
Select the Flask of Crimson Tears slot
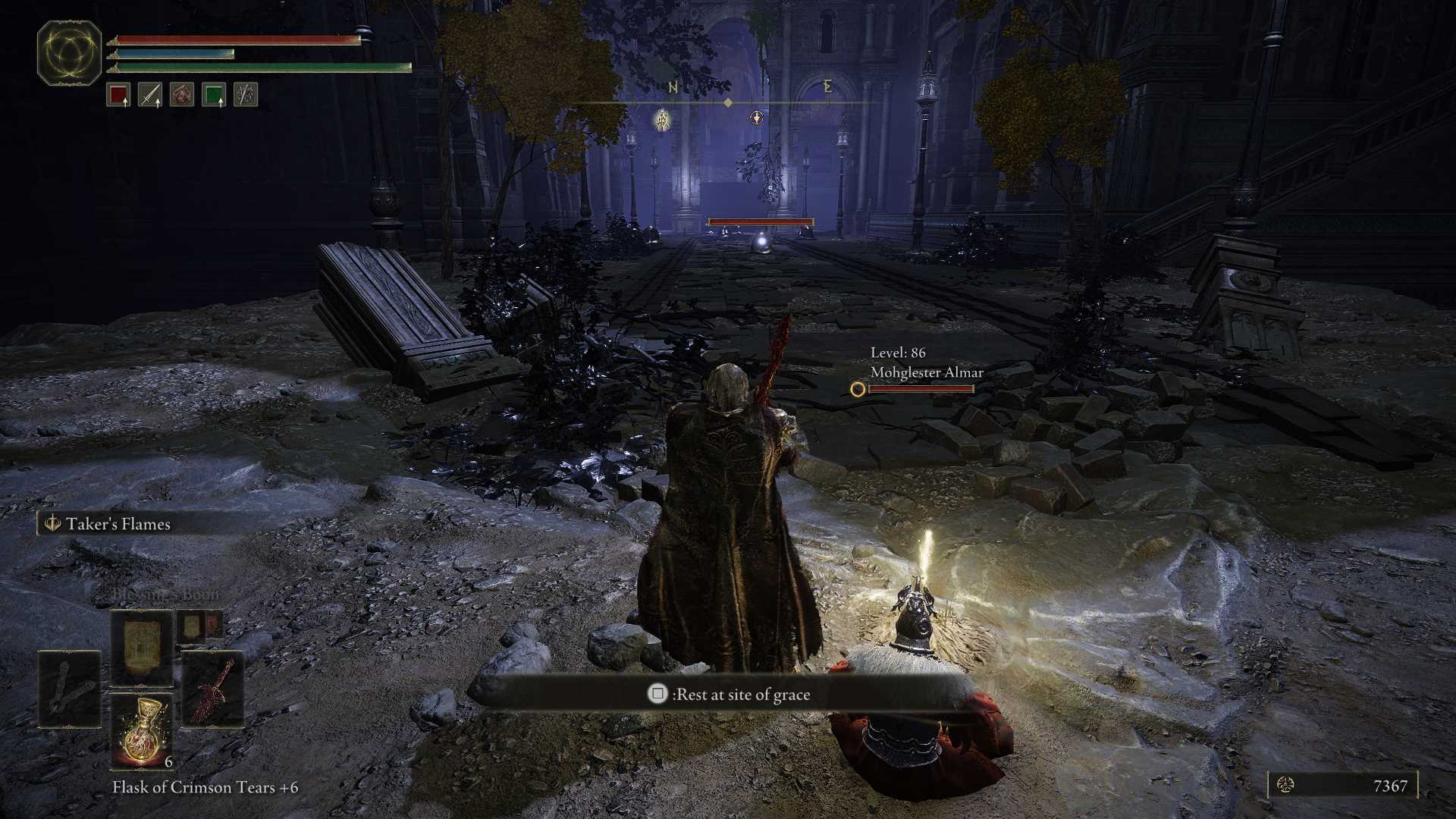pos(142,731)
